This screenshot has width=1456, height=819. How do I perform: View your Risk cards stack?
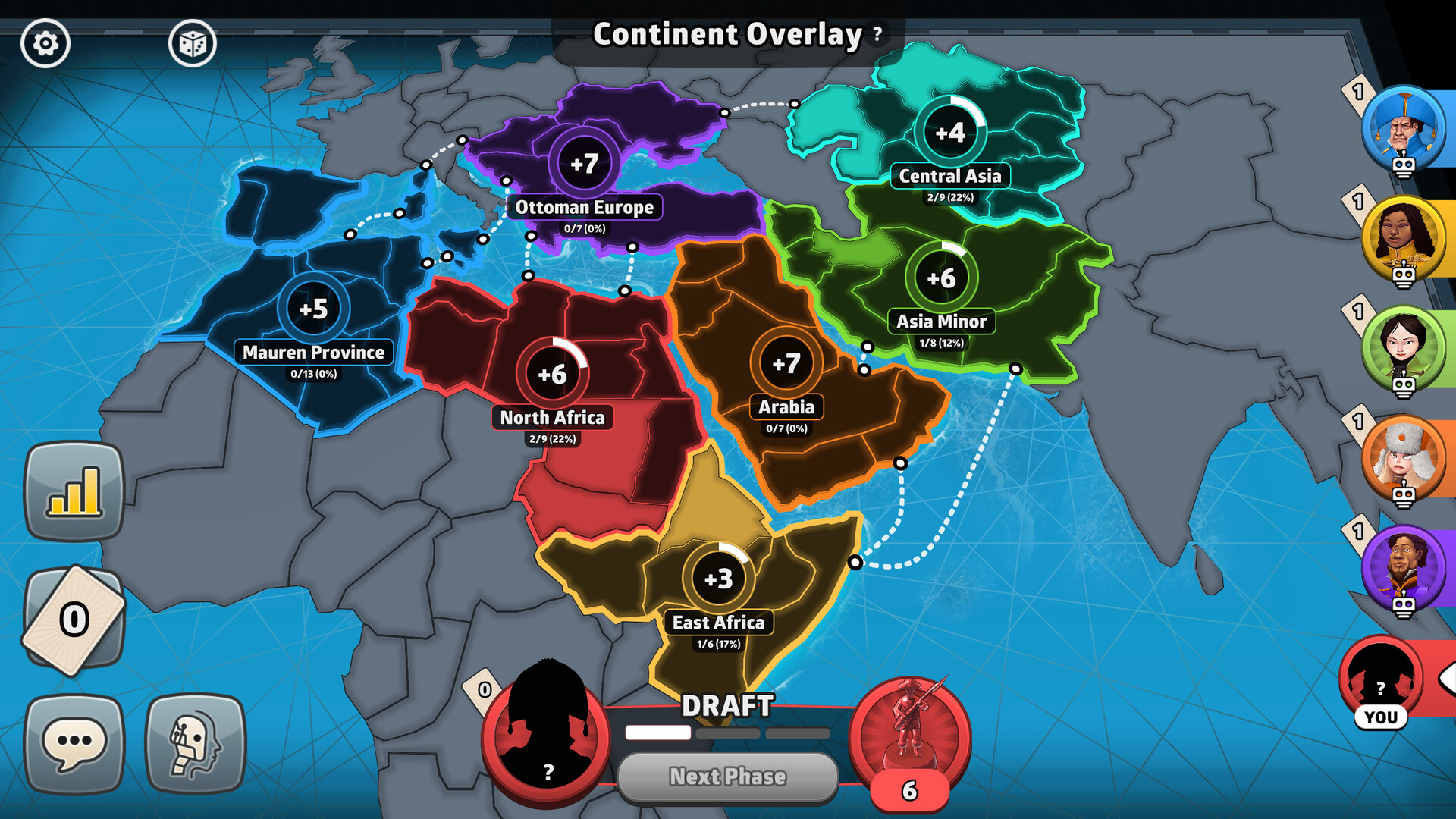[74, 618]
